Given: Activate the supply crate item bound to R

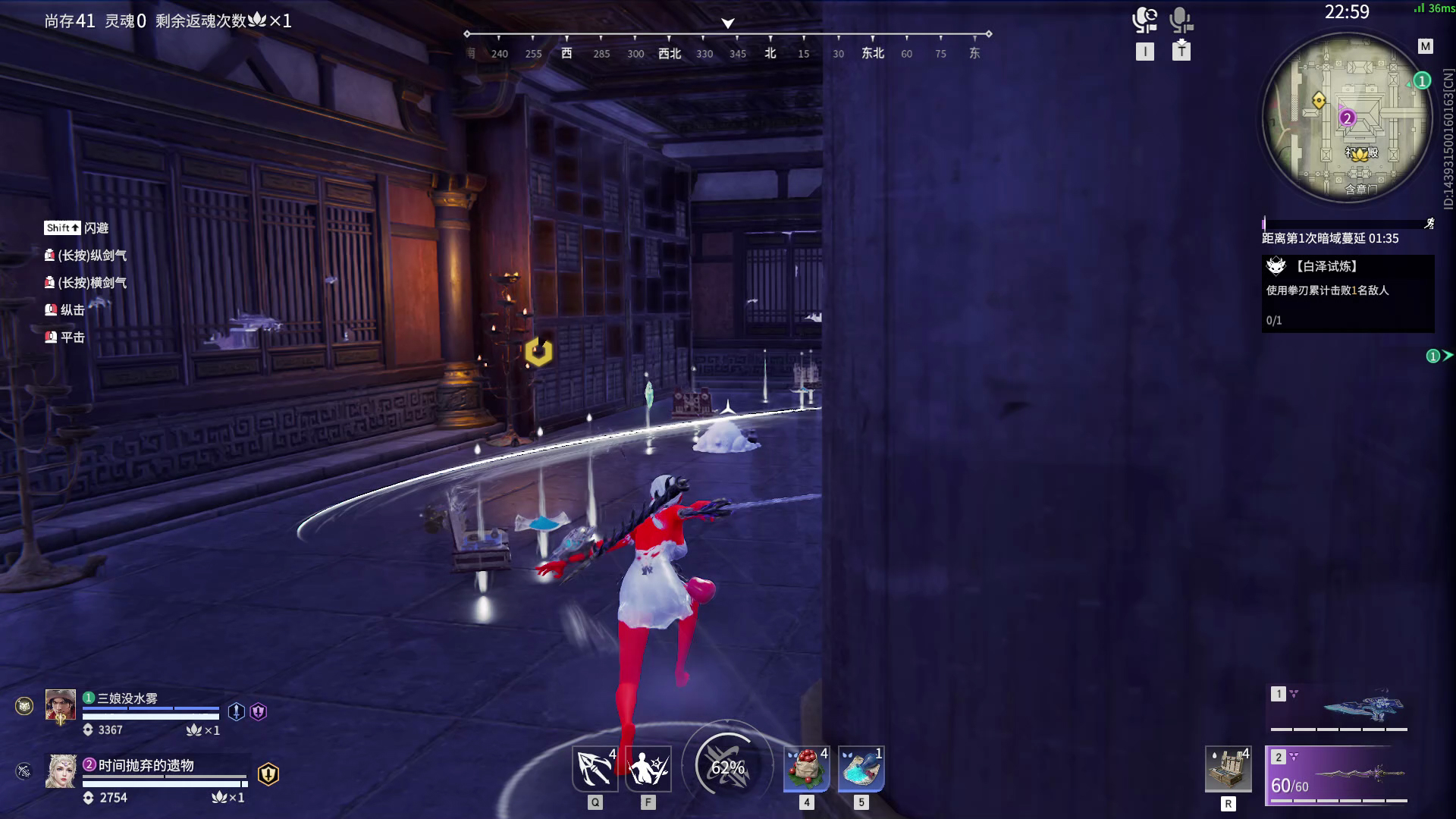Looking at the screenshot, I should (1228, 768).
